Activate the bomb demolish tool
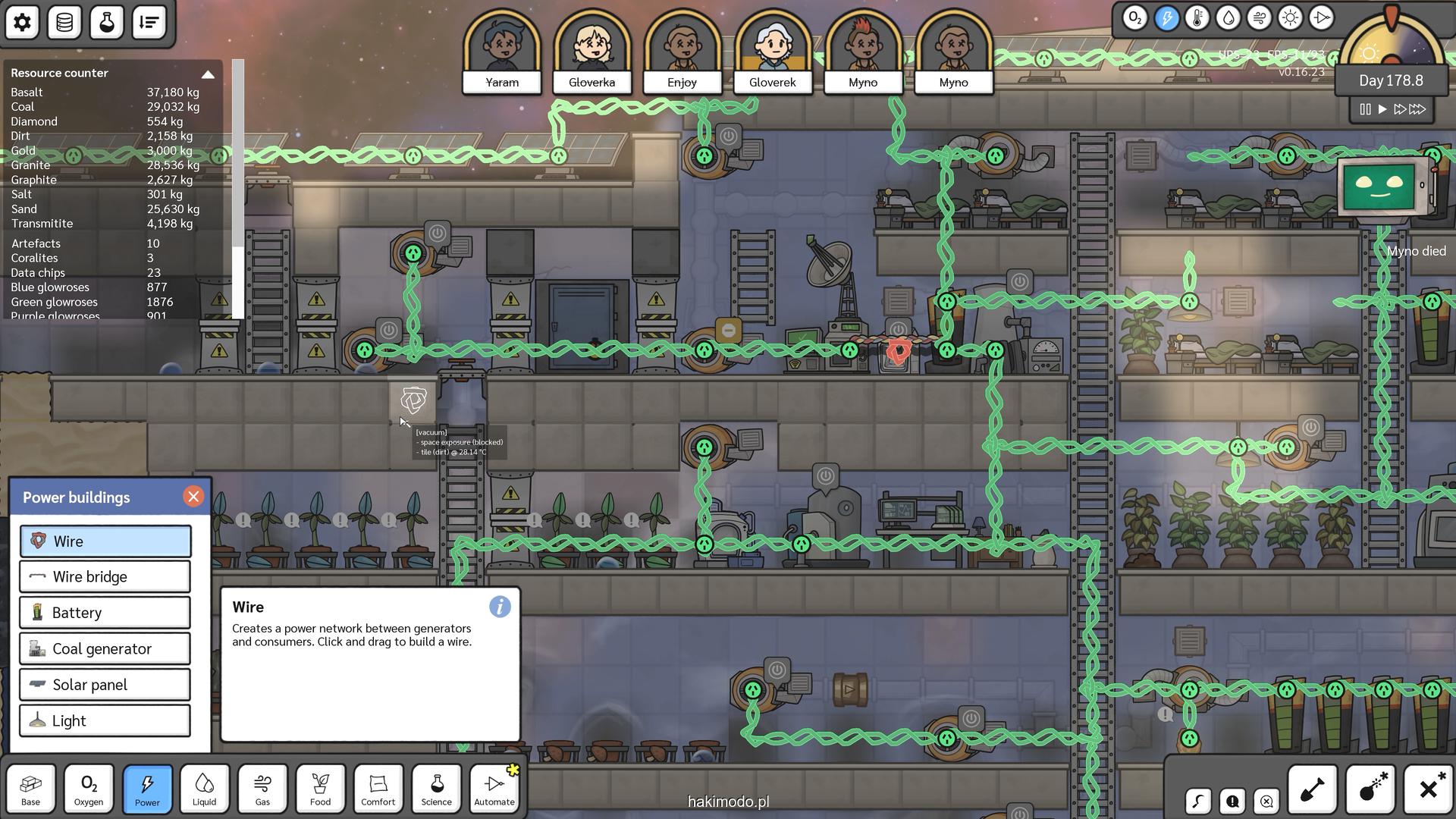Screen dimensions: 1456x819 (x=1371, y=789)
